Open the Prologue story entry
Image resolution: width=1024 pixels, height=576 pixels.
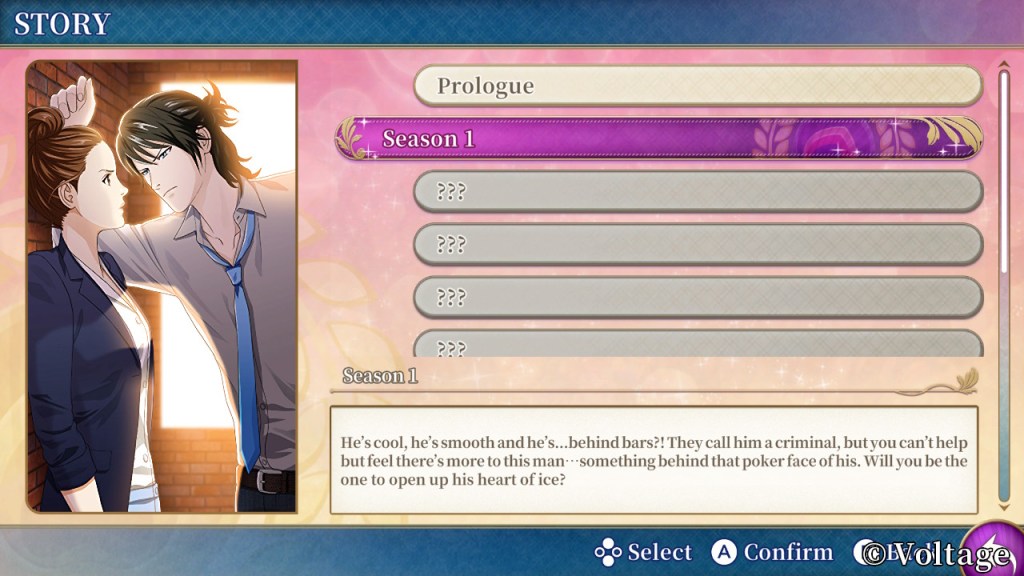(x=698, y=86)
